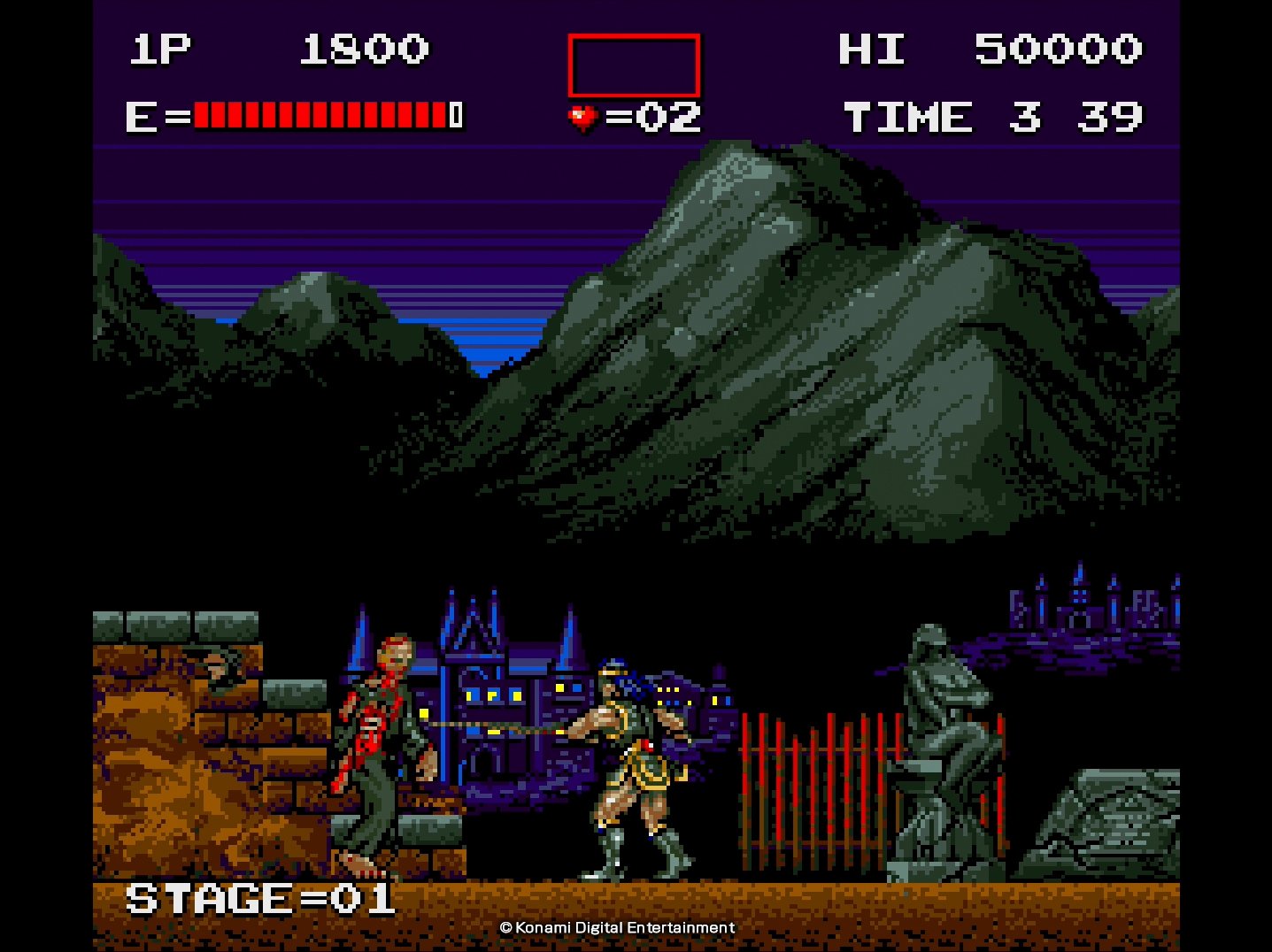Click the Konami Digital Entertainment copyright text
This screenshot has width=1272, height=952.
[x=617, y=928]
